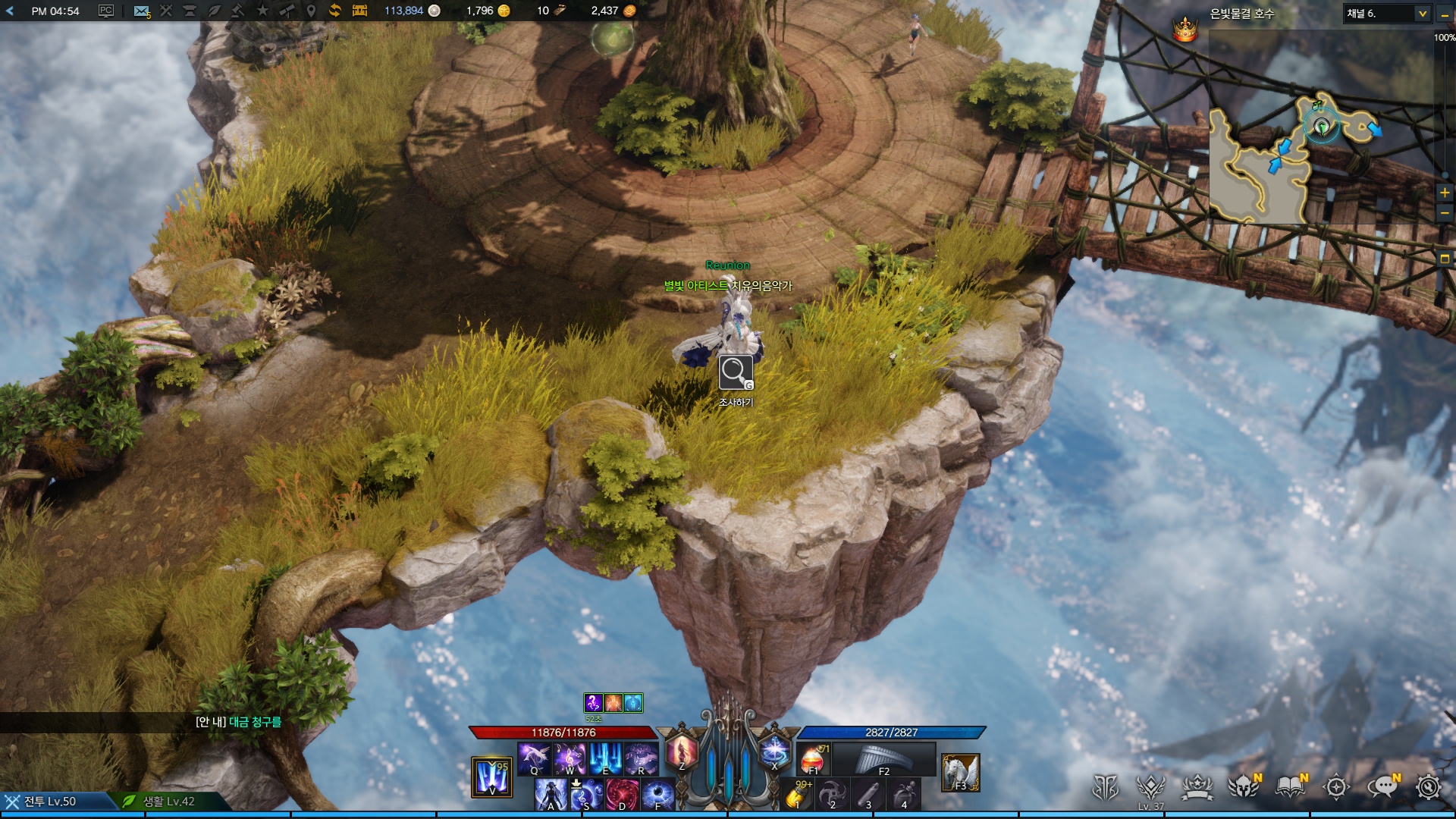
Task: Click the investigate magnifying glass prompt
Action: [736, 372]
